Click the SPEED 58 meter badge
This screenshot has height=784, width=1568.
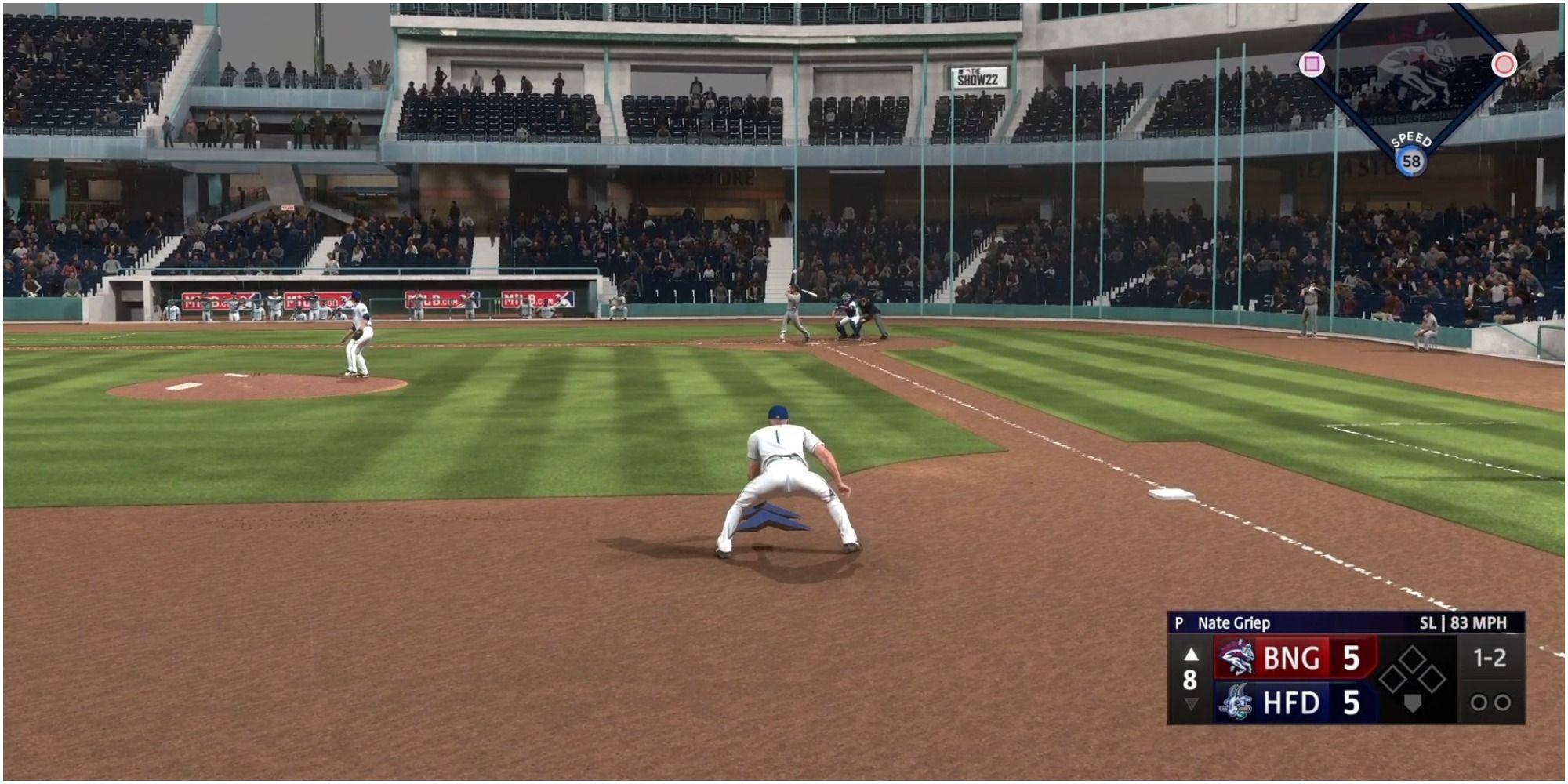point(1413,159)
